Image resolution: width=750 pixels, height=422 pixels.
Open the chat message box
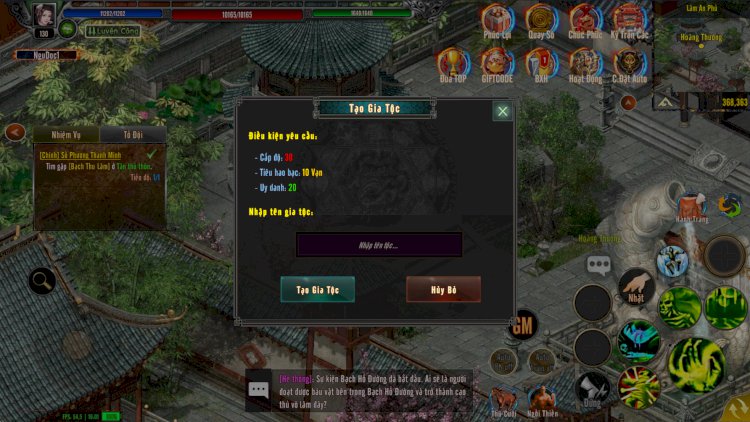(259, 390)
